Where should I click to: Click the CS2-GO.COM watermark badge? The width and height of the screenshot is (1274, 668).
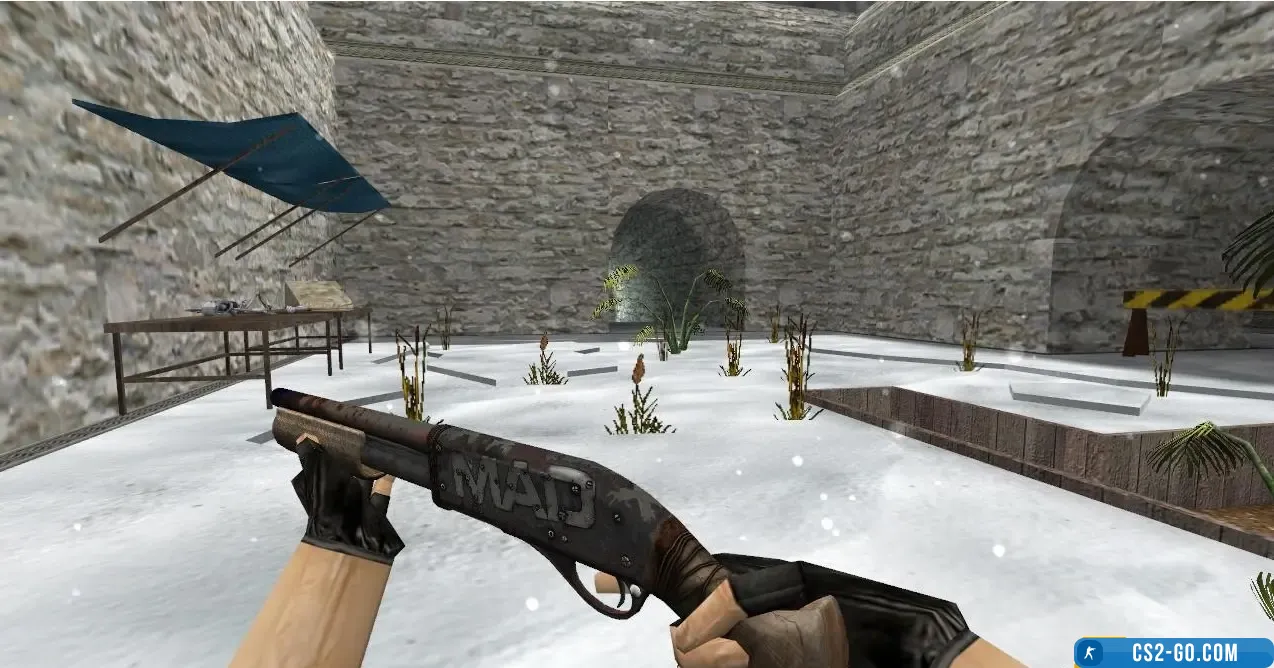click(x=1172, y=653)
